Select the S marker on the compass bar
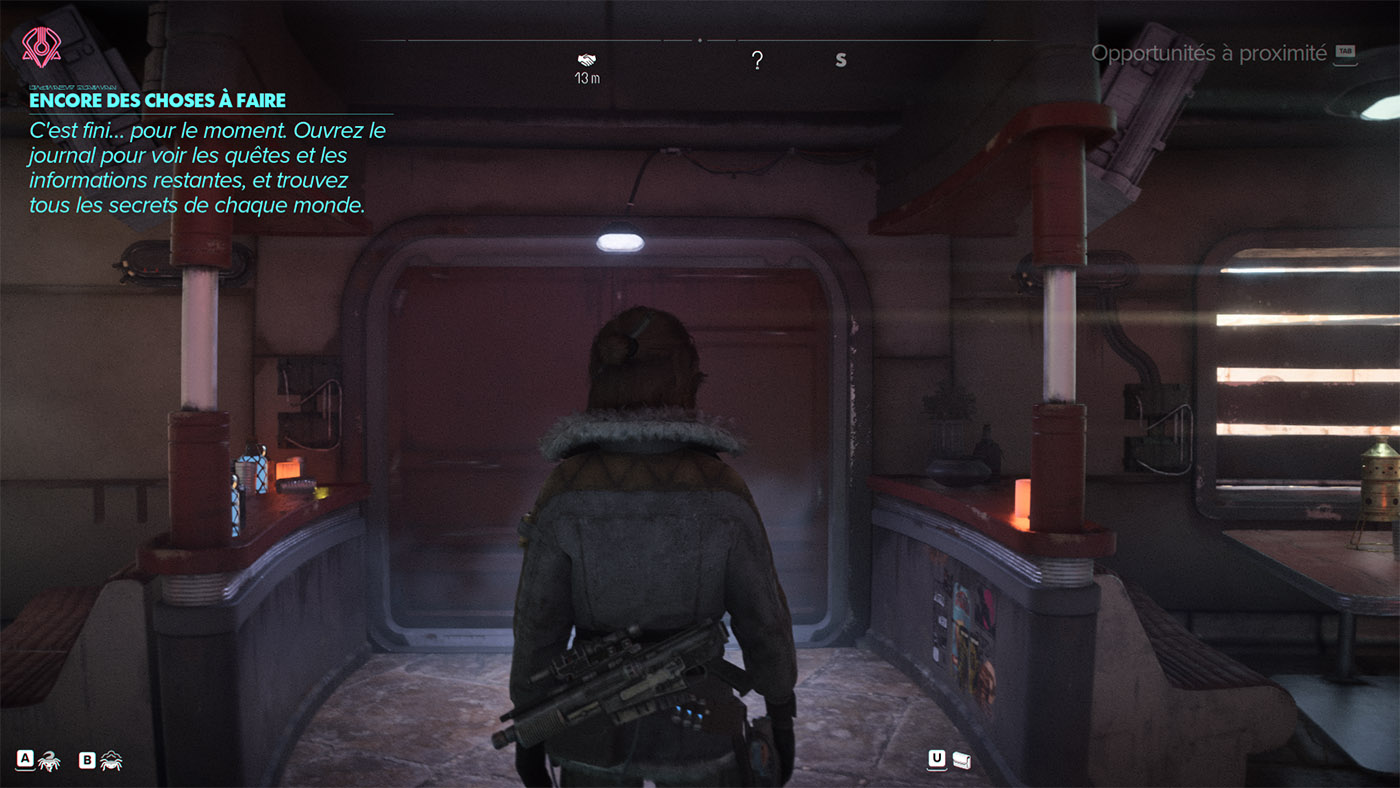Image resolution: width=1400 pixels, height=788 pixels. coord(841,59)
